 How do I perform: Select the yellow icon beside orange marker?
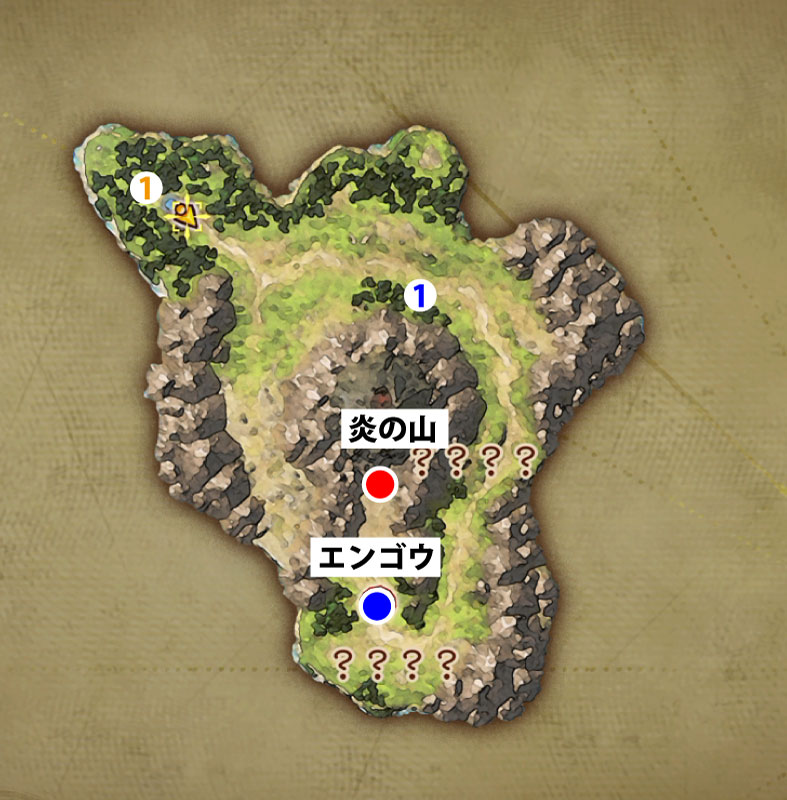point(185,214)
